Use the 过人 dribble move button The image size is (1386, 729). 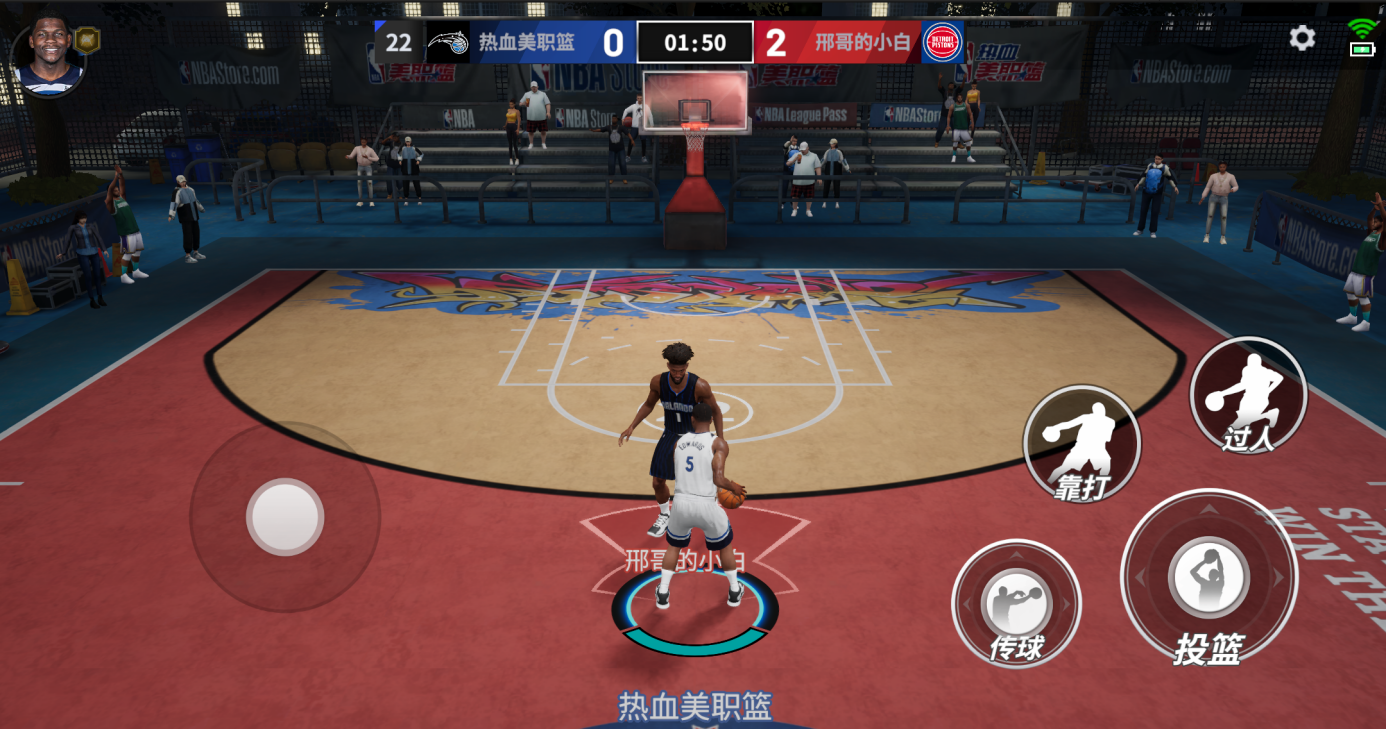[1248, 395]
